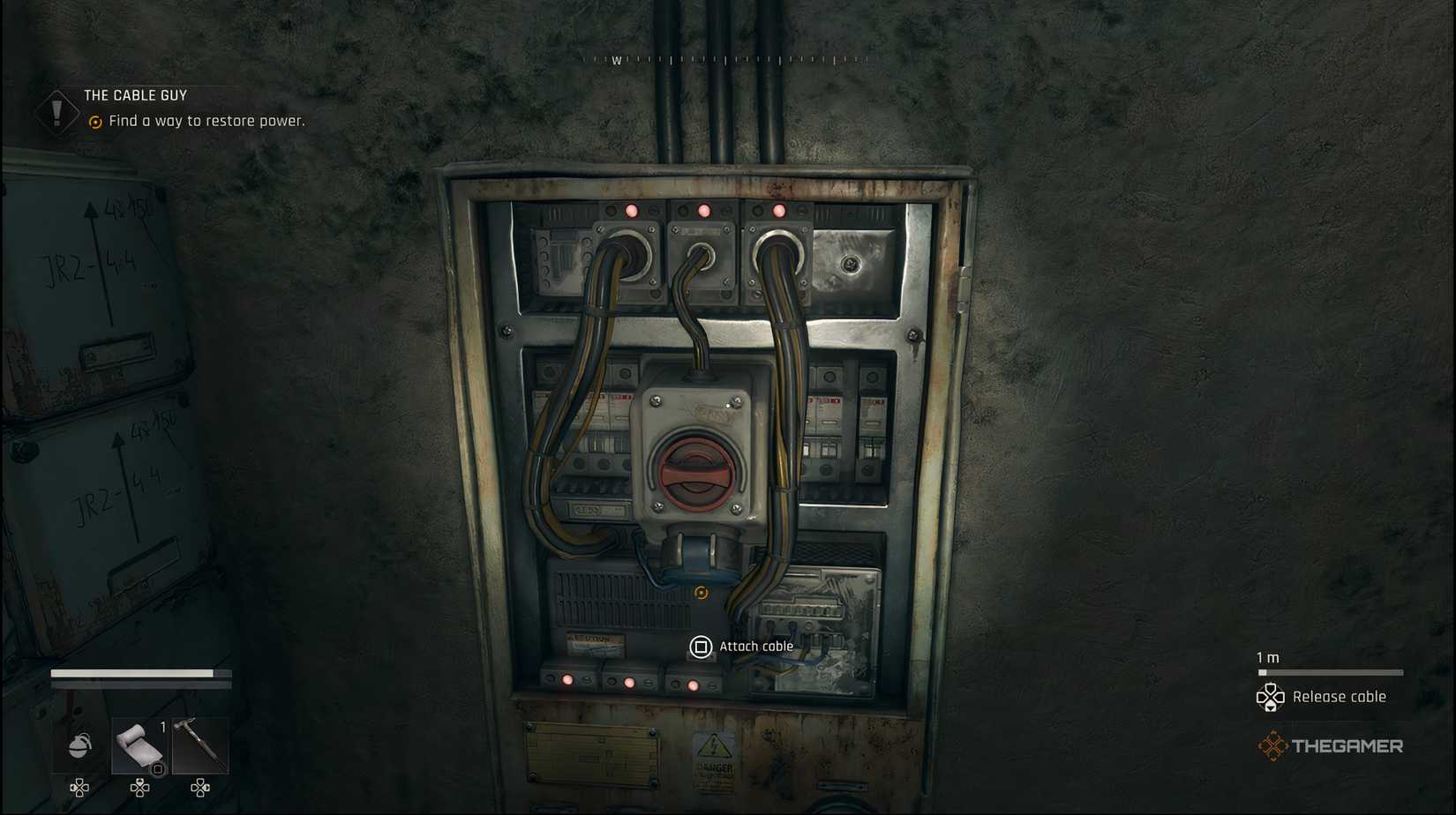Select THE CABLE GUY quest title
This screenshot has height=815, width=1456.
pyautogui.click(x=134, y=94)
